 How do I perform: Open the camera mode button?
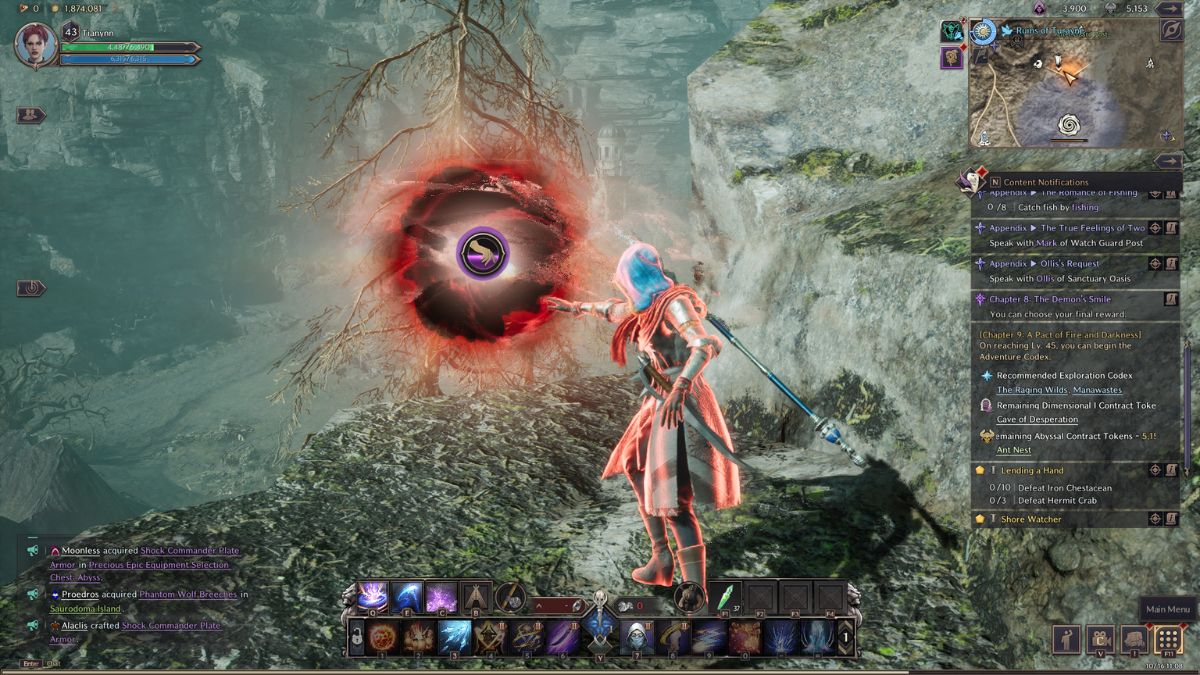(x=1100, y=639)
